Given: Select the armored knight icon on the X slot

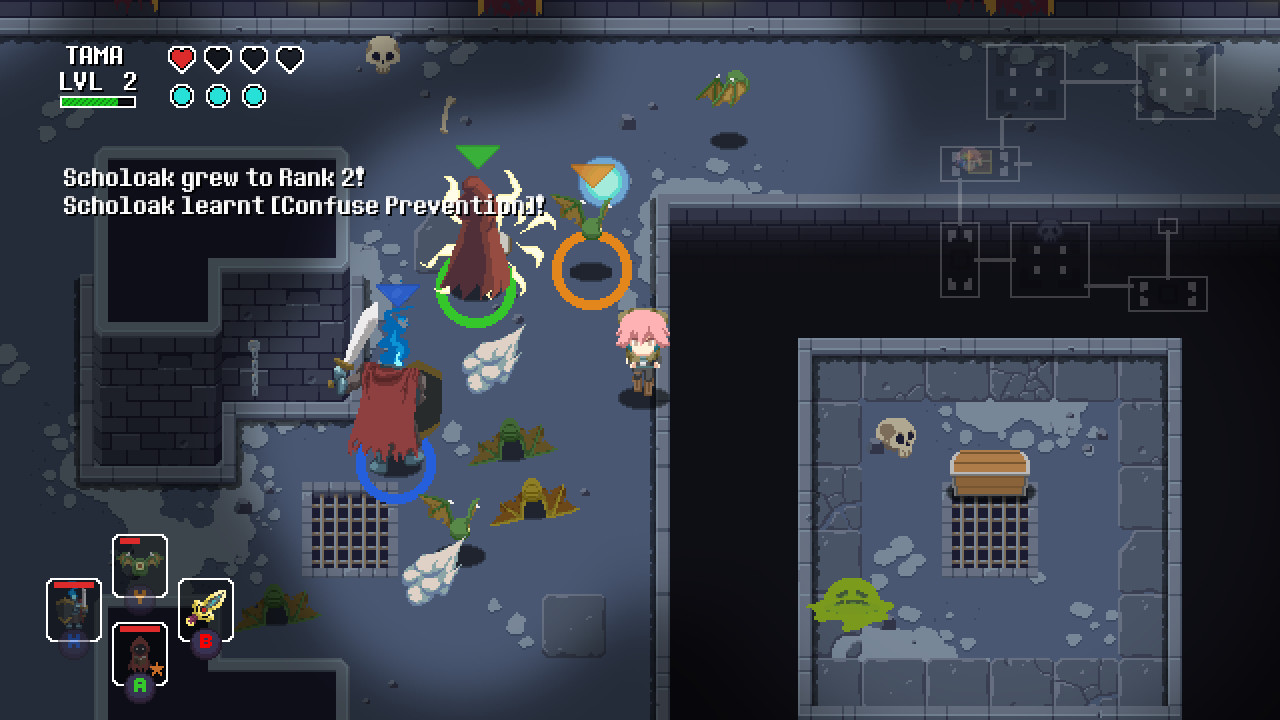Looking at the screenshot, I should point(73,610).
